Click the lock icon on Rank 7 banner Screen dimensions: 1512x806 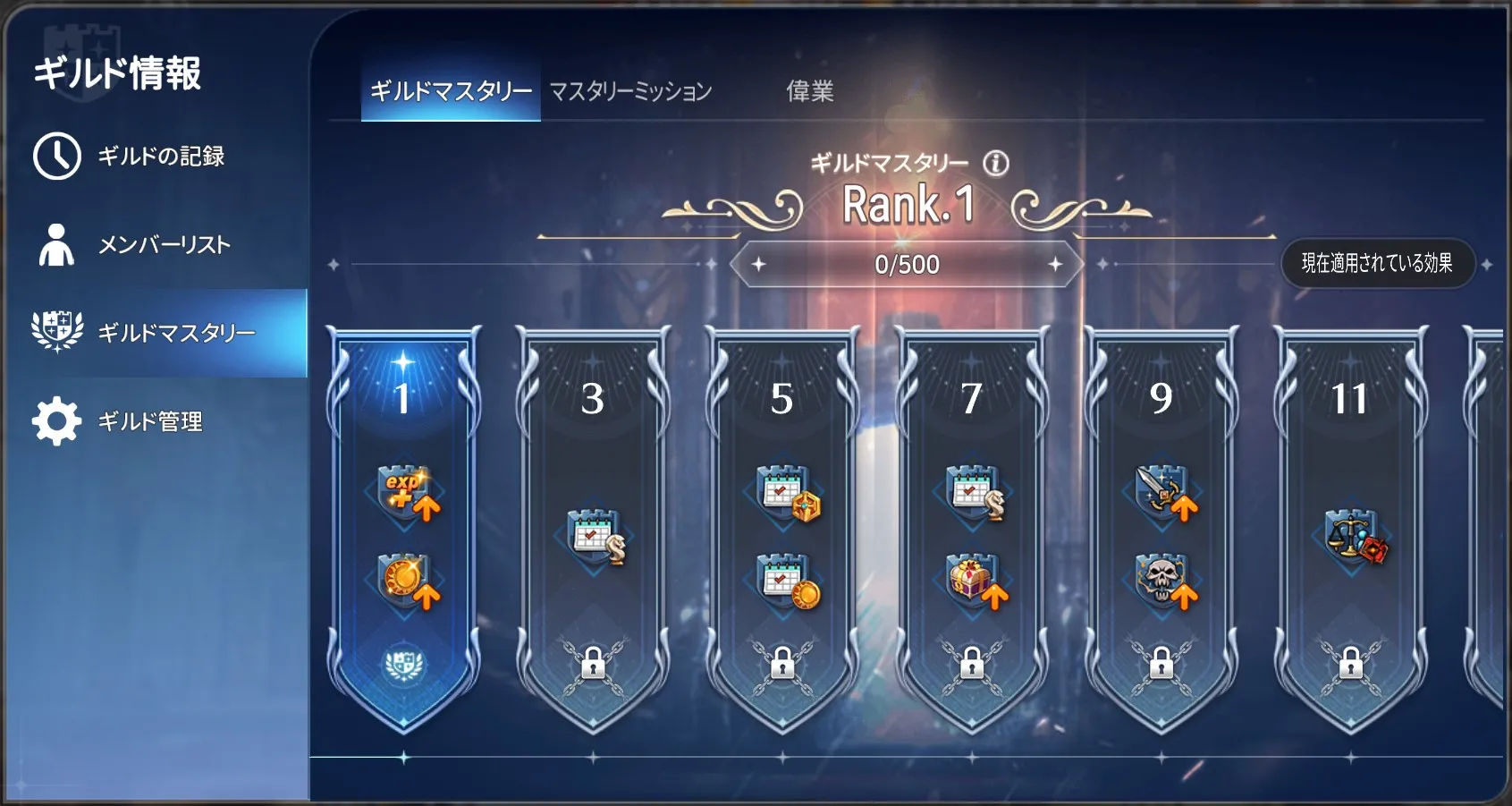pos(973,666)
